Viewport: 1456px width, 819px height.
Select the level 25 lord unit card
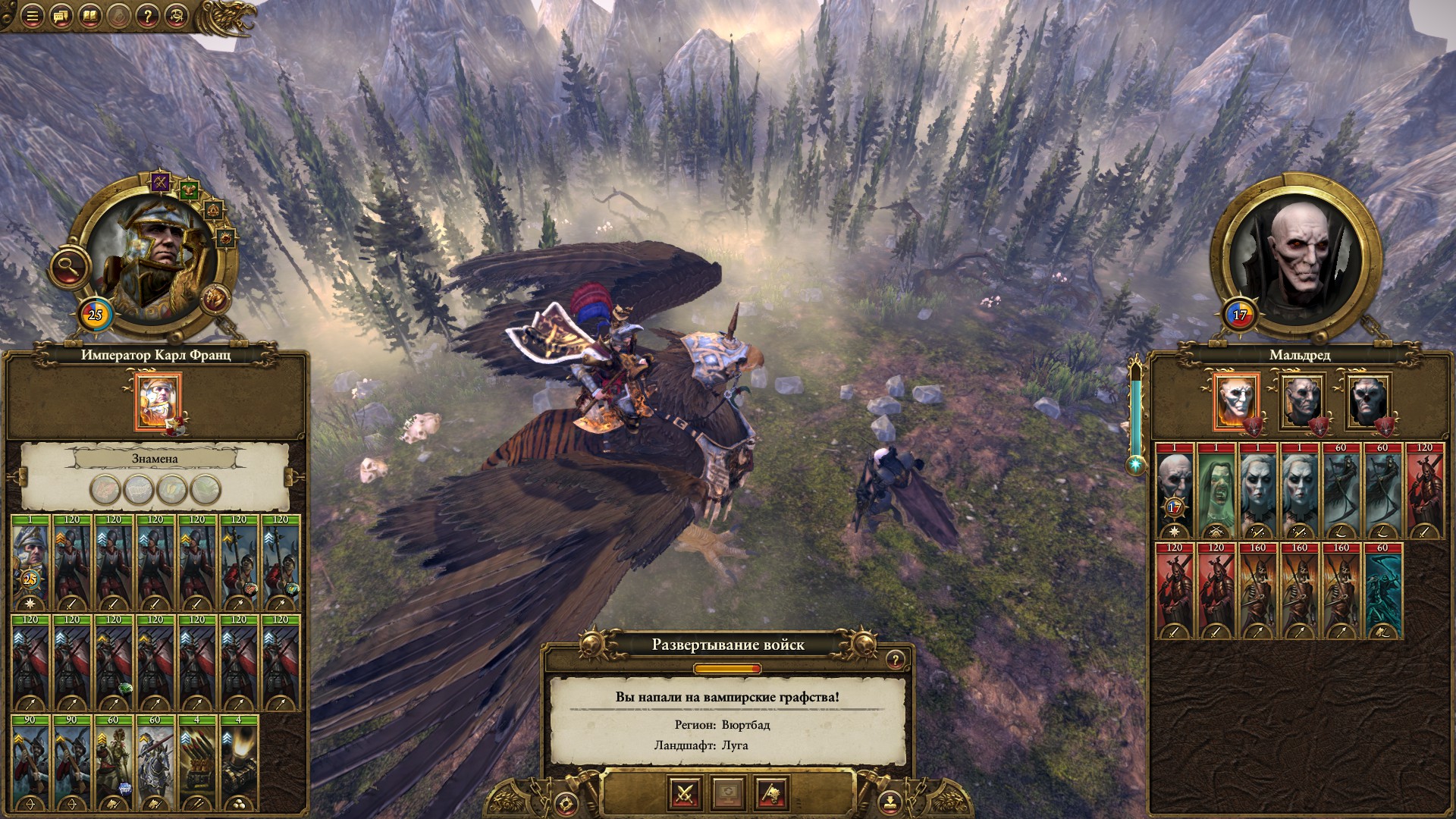pyautogui.click(x=30, y=563)
